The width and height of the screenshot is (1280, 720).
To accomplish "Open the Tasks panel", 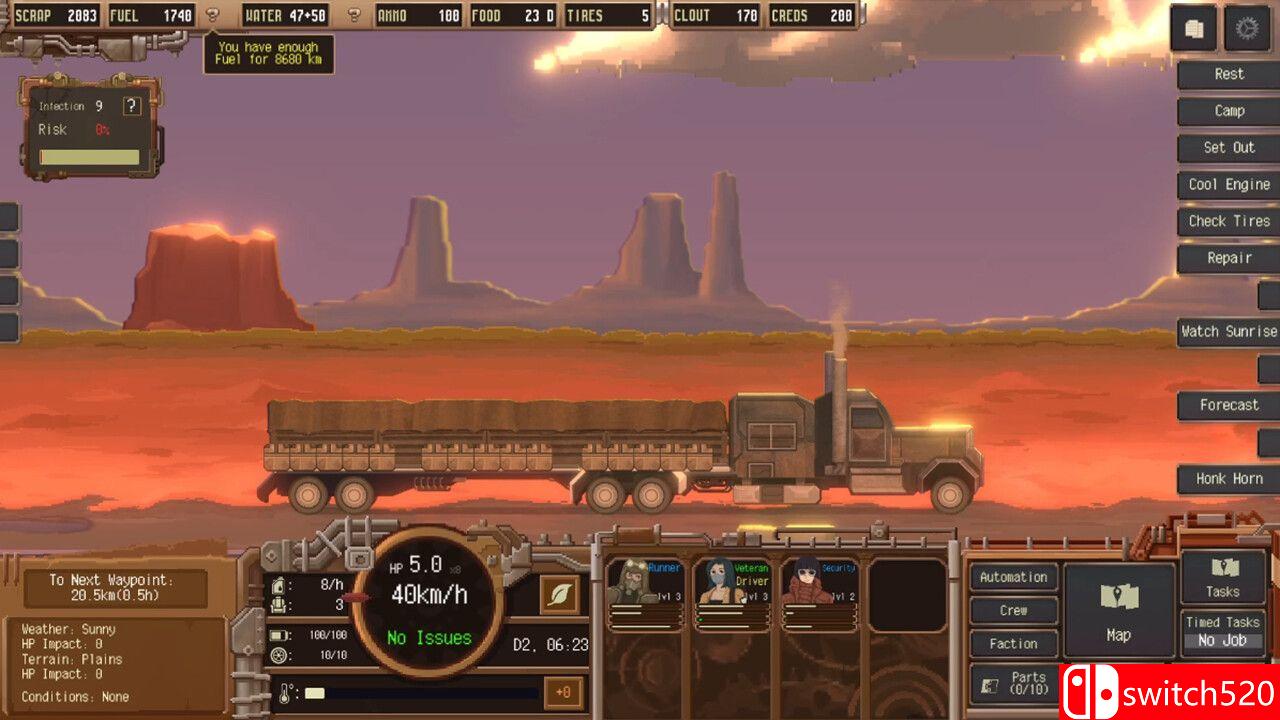I will pyautogui.click(x=1222, y=577).
